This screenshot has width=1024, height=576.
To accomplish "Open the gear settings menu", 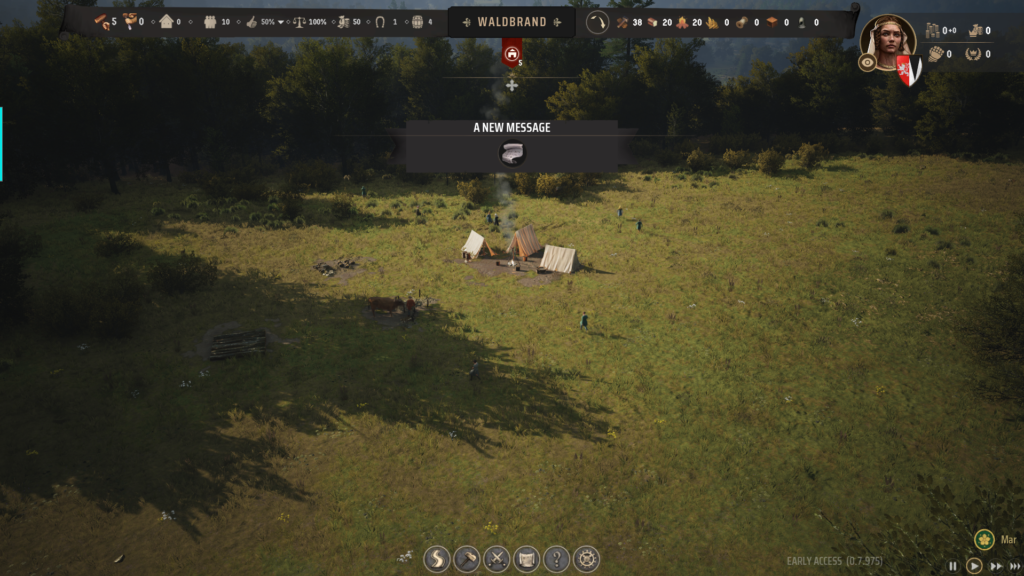I will pos(586,560).
